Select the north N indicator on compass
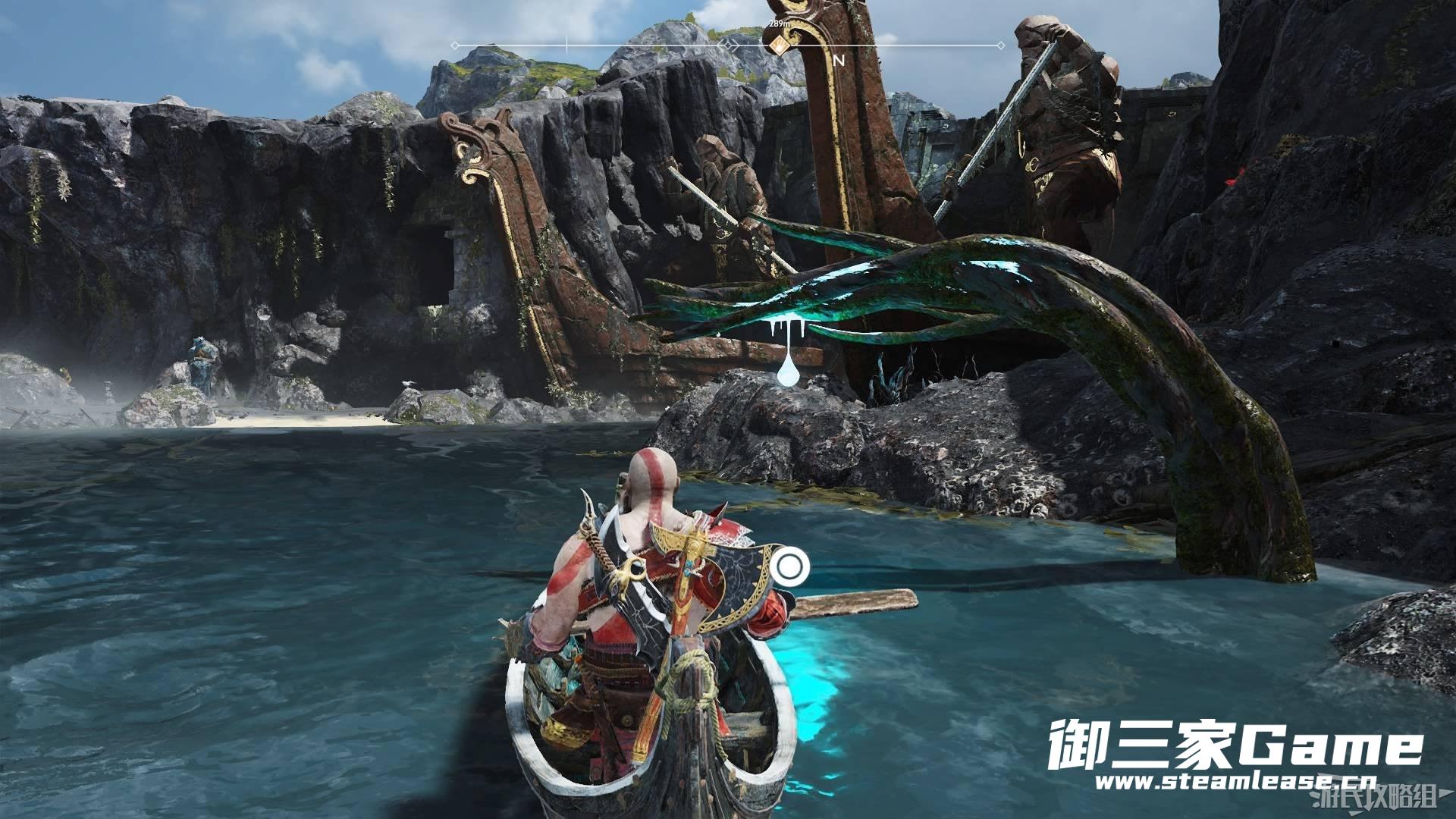 tap(839, 61)
